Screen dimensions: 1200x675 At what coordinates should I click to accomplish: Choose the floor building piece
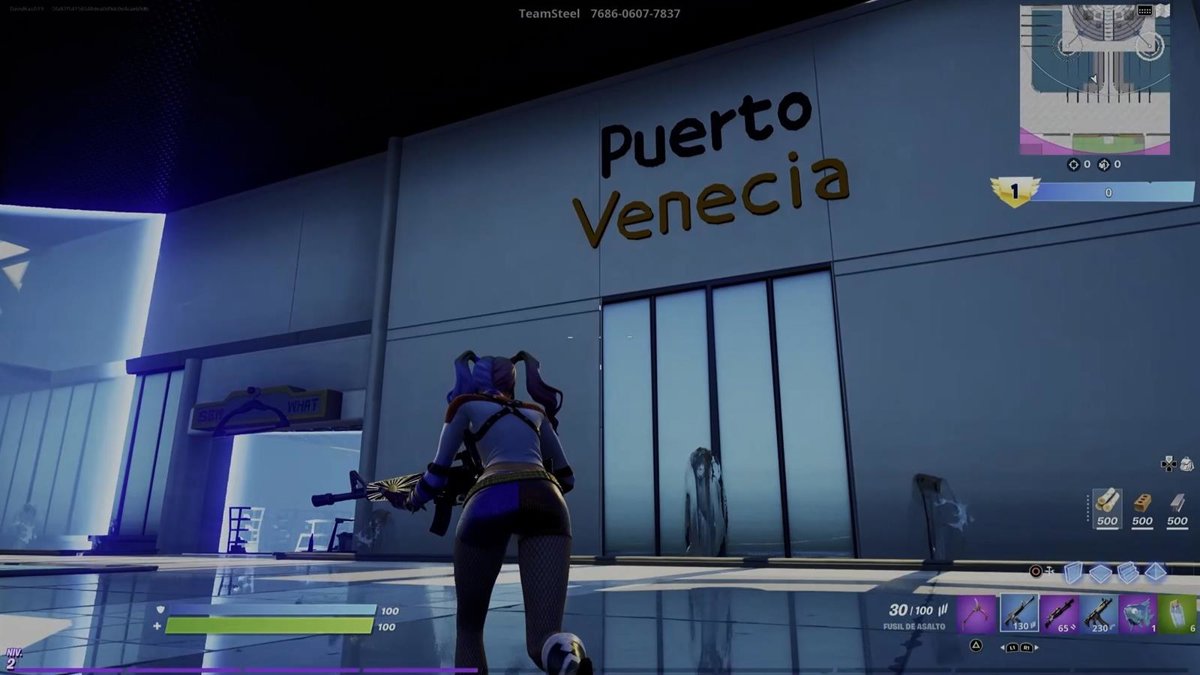[x=1100, y=572]
